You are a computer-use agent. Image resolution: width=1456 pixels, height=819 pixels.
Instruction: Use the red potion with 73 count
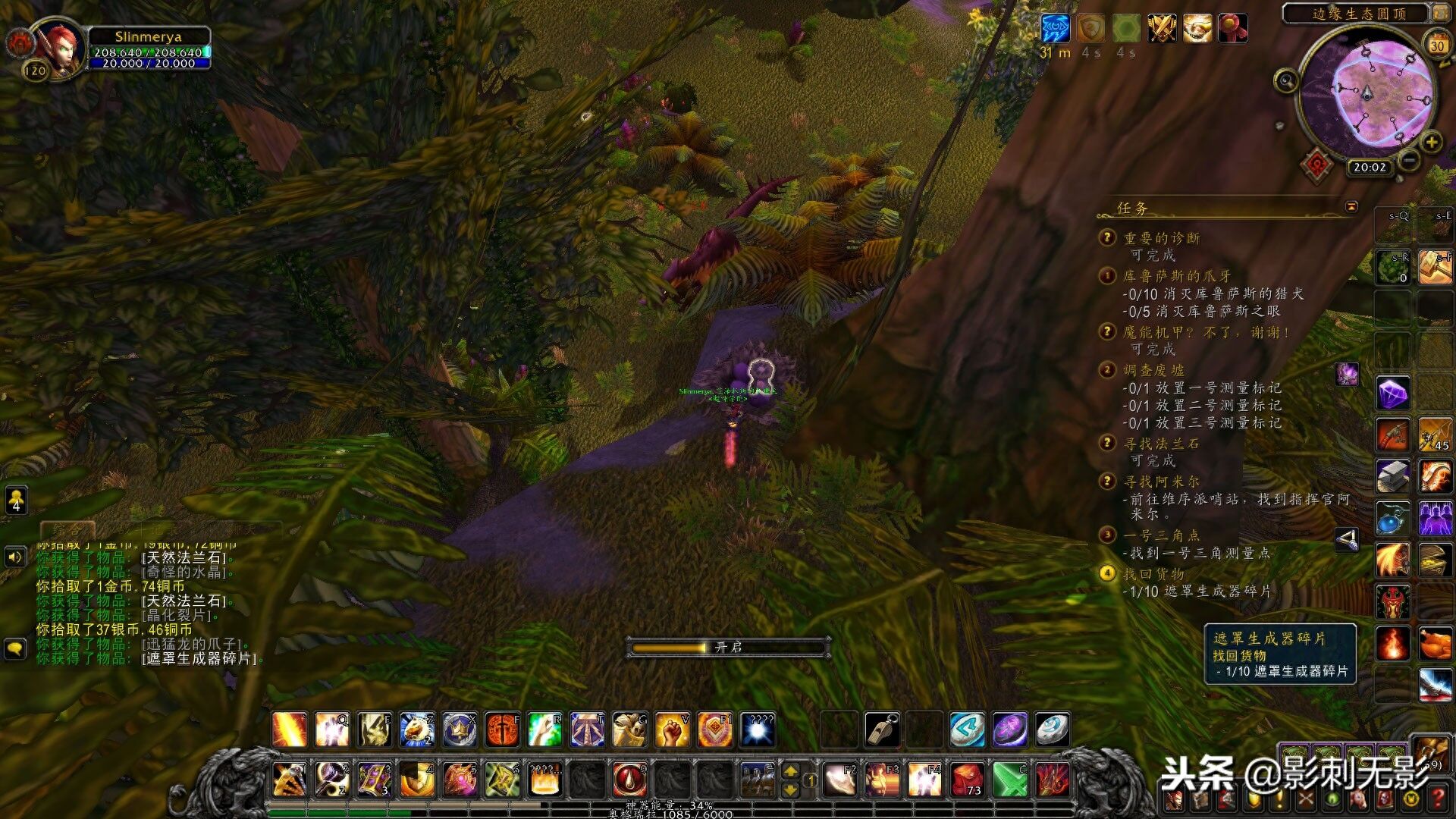968,780
